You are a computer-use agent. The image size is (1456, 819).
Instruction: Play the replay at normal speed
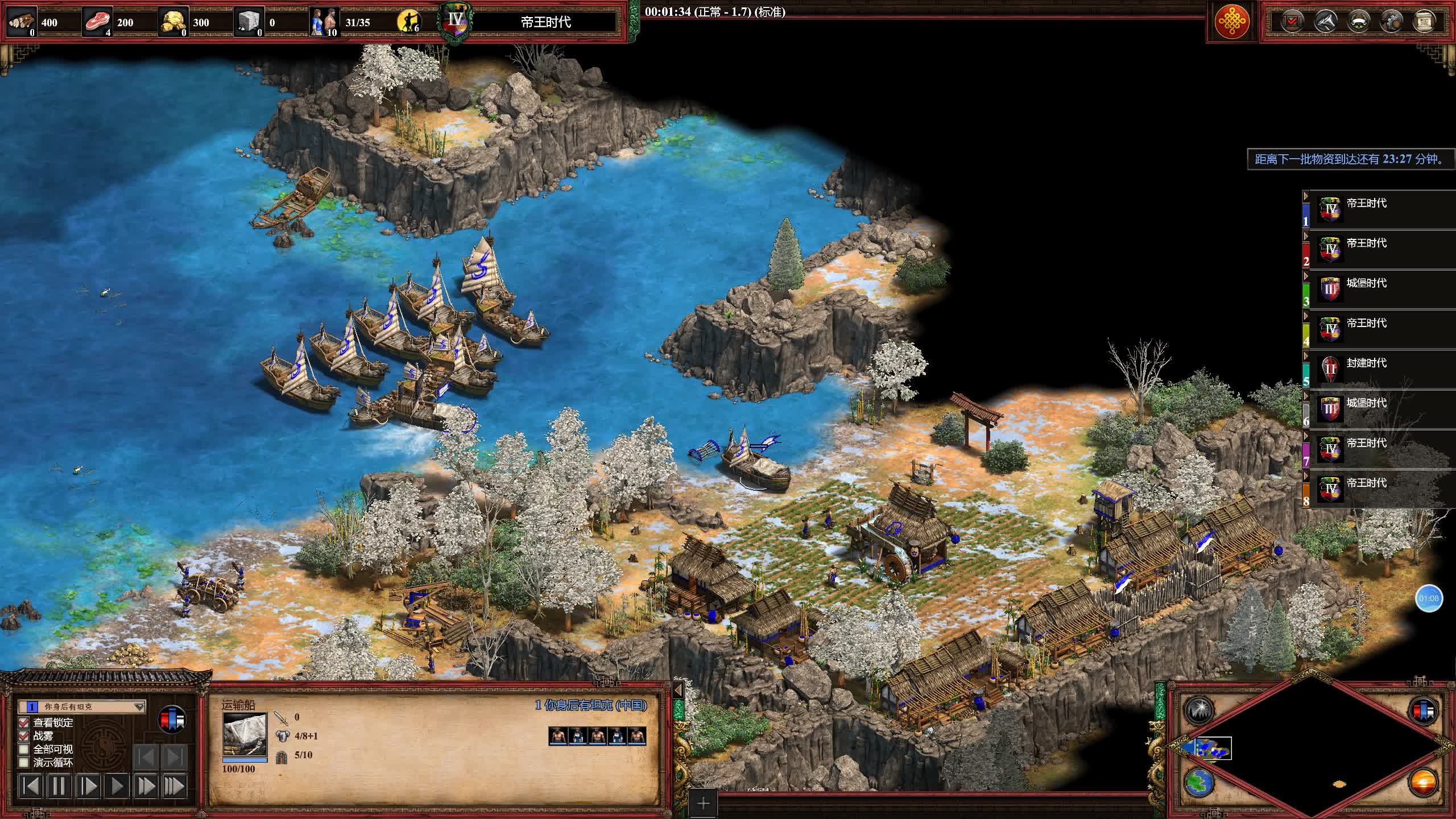click(117, 786)
